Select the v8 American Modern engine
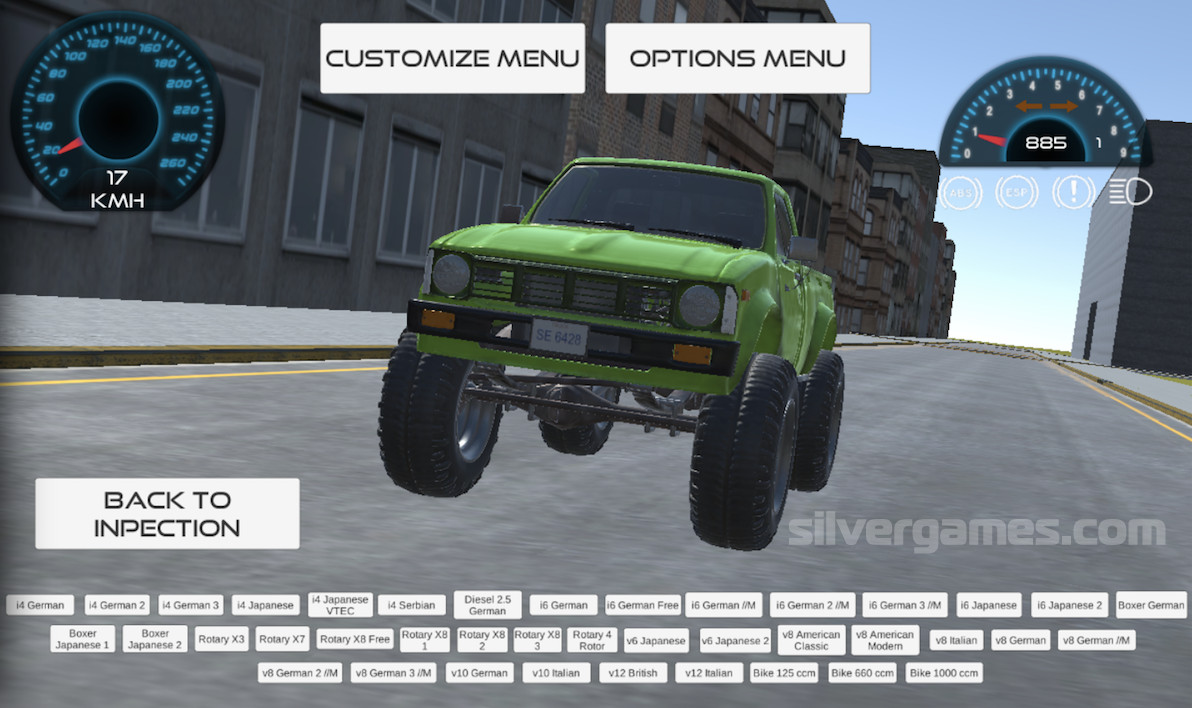The image size is (1192, 708). (885, 640)
